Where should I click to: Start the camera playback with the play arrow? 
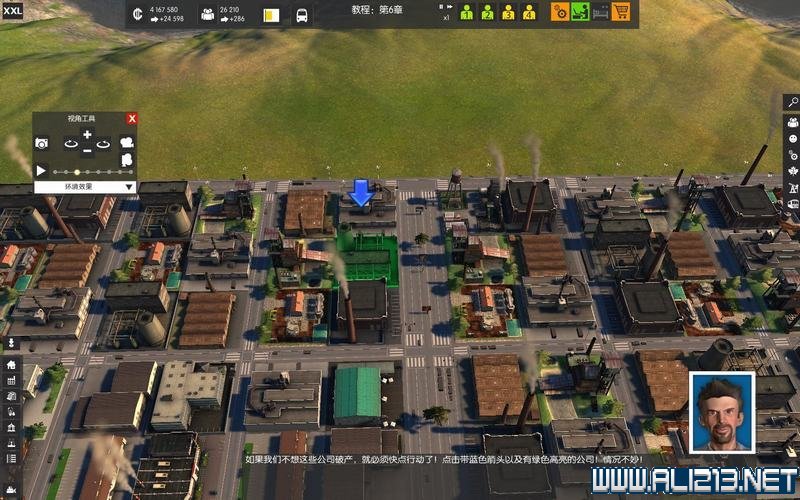pyautogui.click(x=42, y=171)
